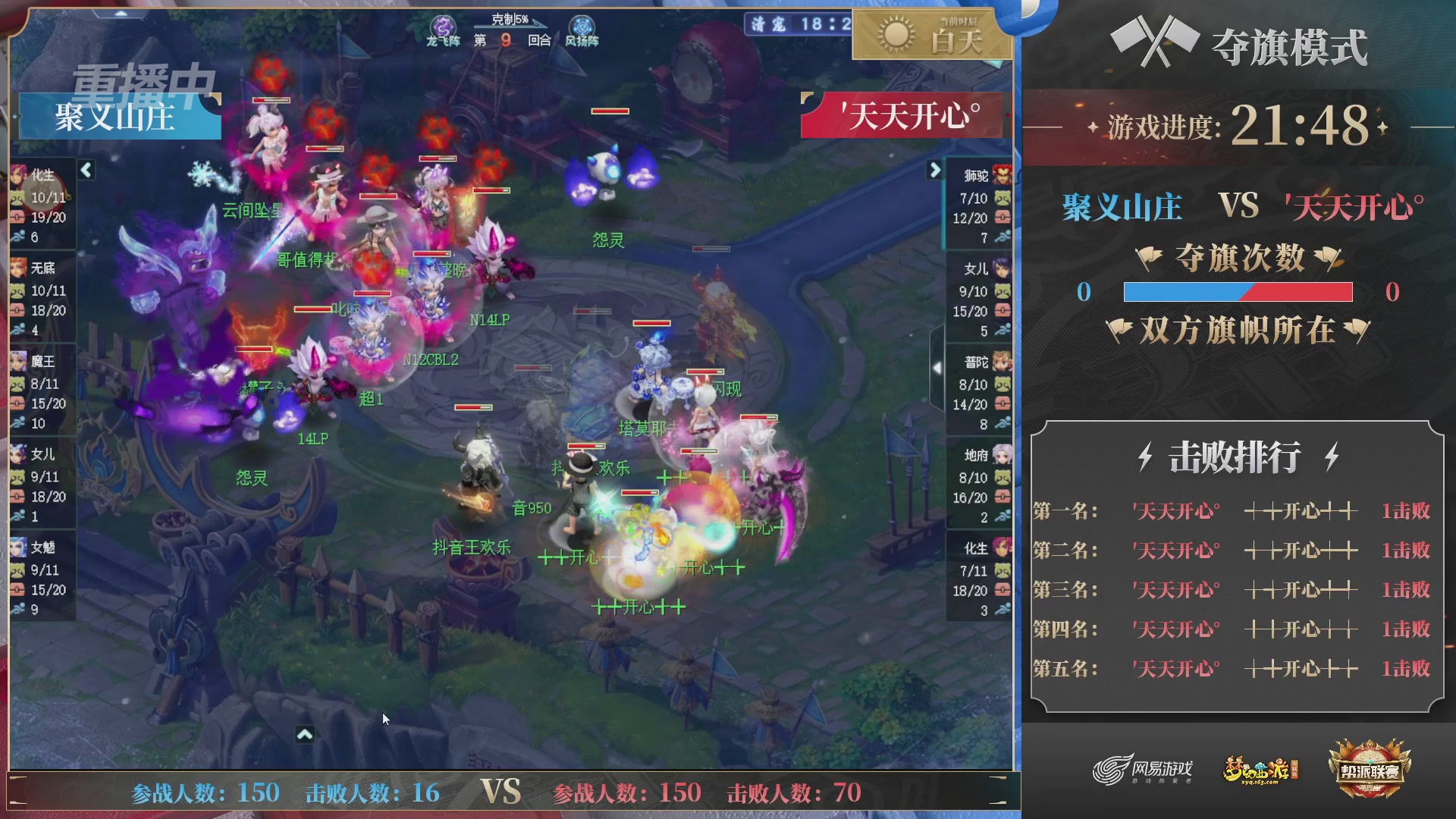Click 普陀's avatar thumbnail in right panel

click(x=1002, y=362)
